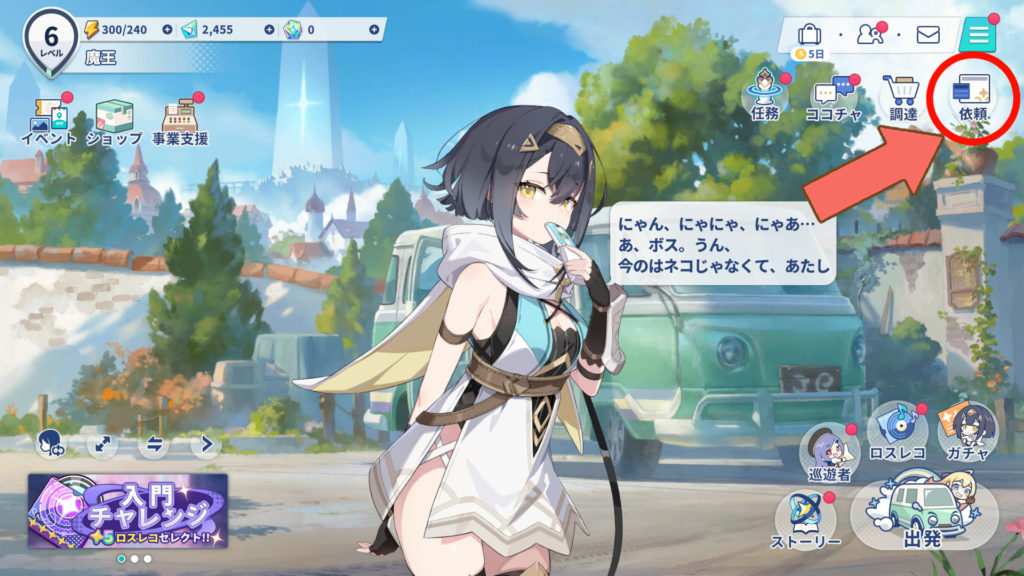The image size is (1024, 576).
Task: Open the イベント (Events) page
Action: pyautogui.click(x=48, y=120)
